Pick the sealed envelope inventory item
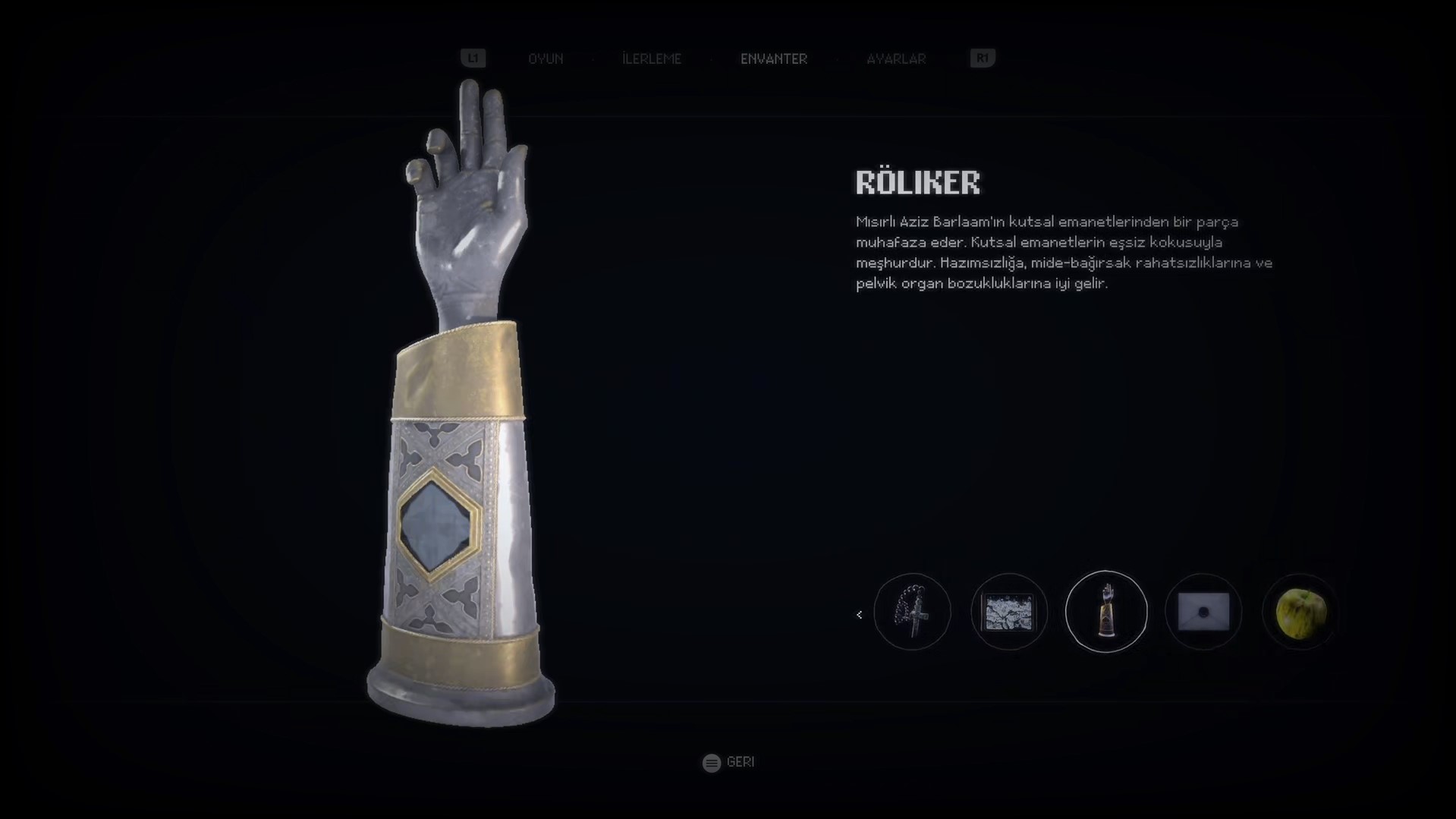The image size is (1456, 819). pyautogui.click(x=1203, y=612)
